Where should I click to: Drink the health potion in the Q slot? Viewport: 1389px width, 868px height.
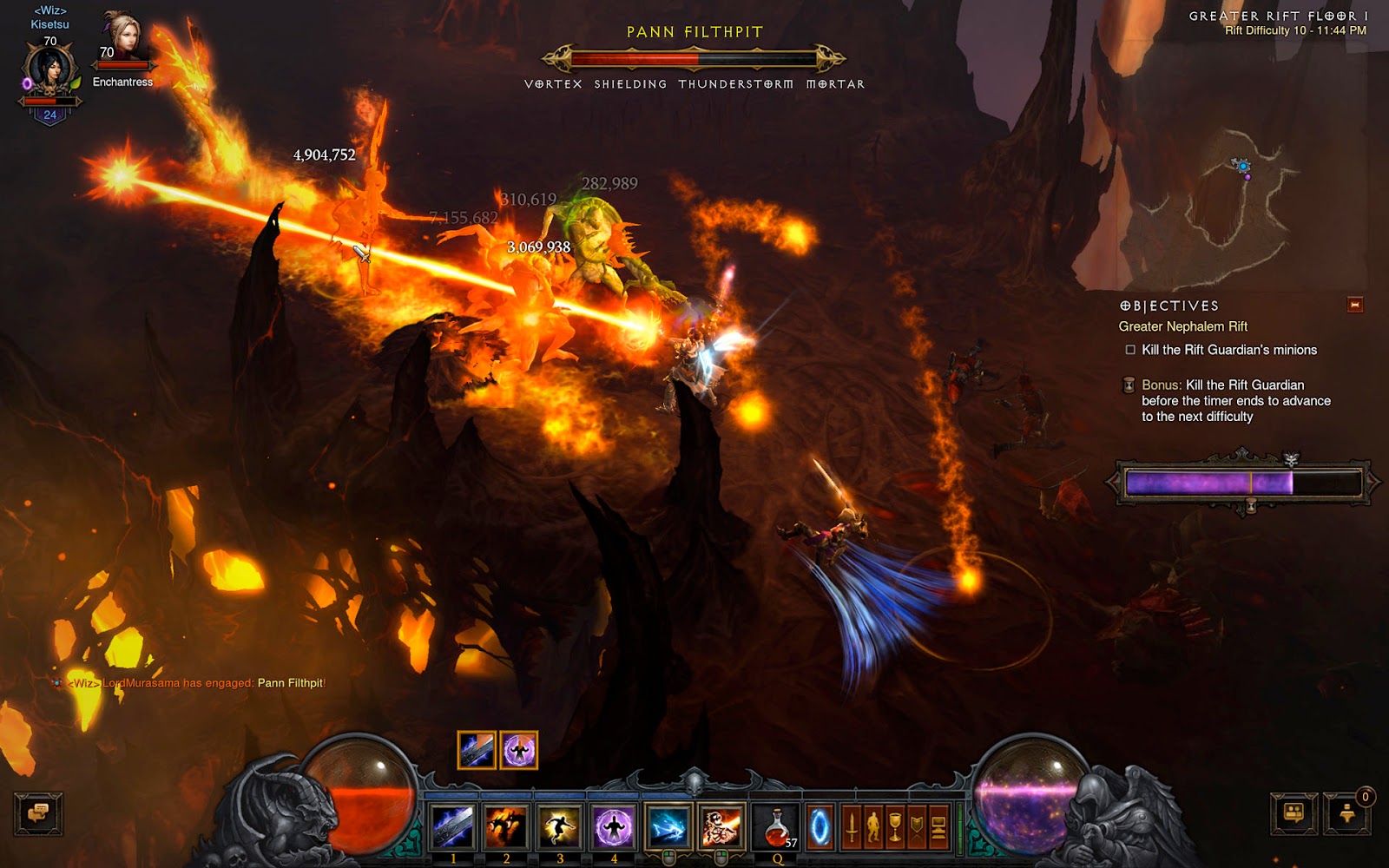click(777, 825)
